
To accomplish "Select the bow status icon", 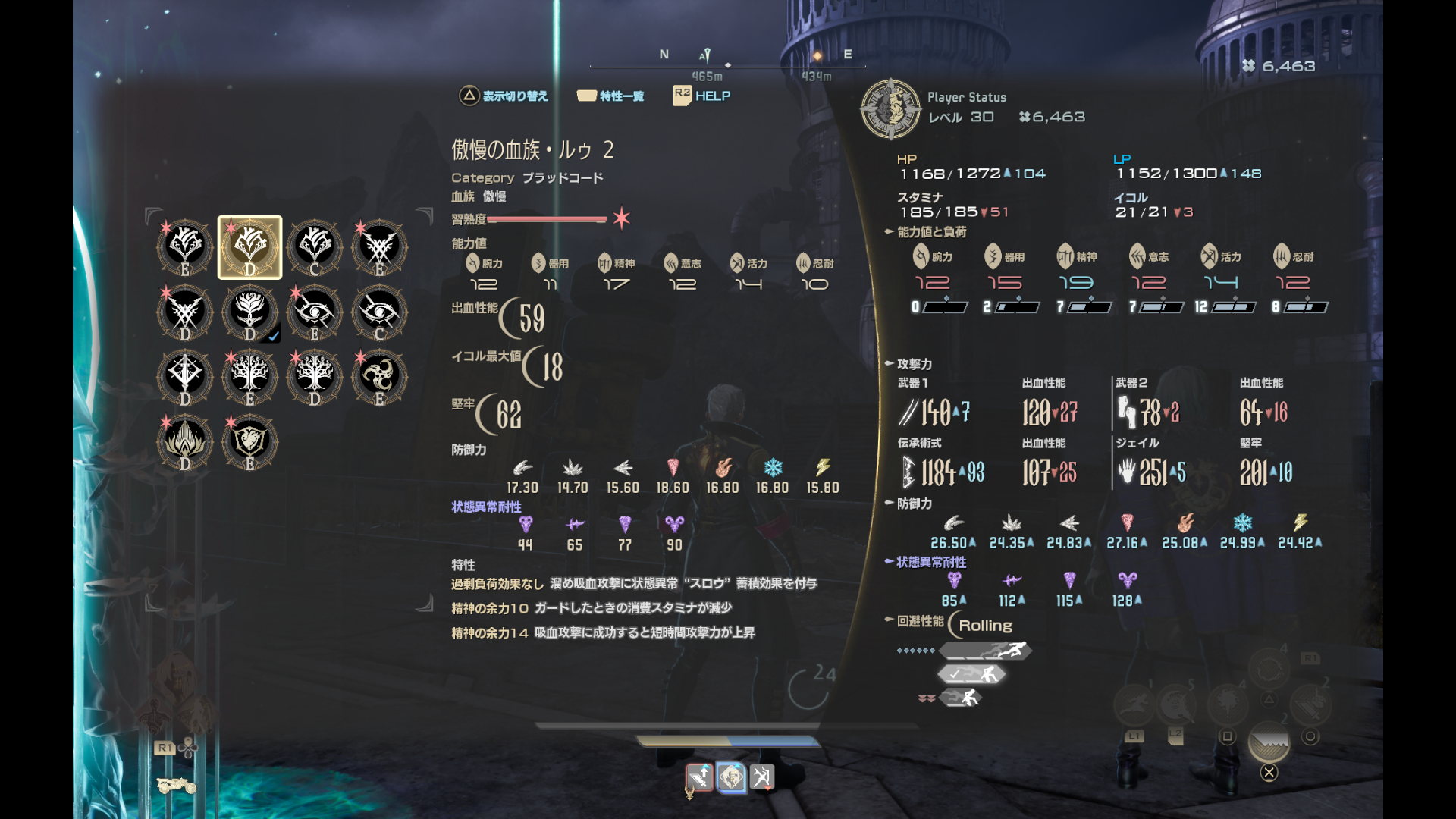I will pos(761,777).
